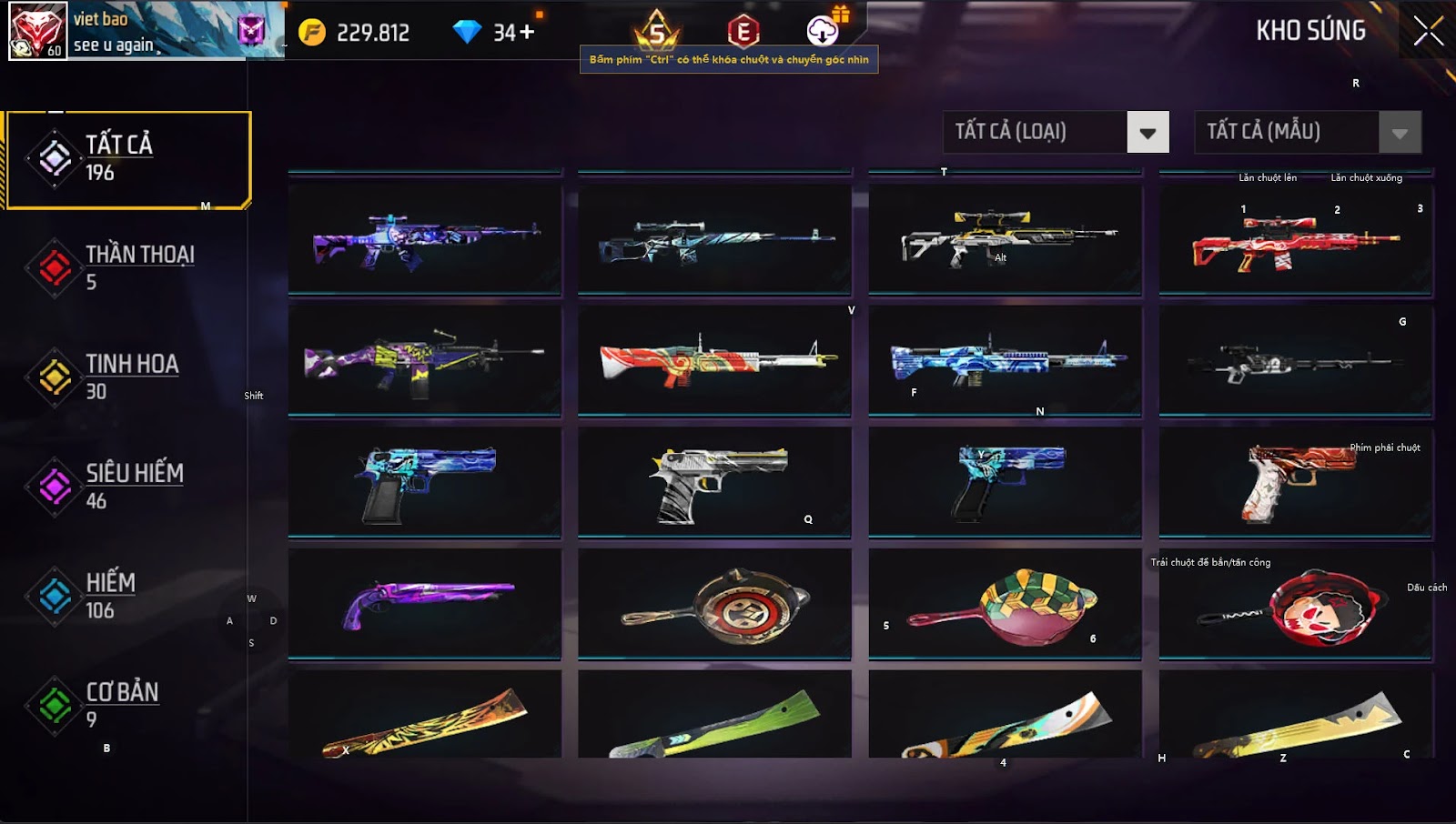1456x824 pixels.
Task: Add more diamonds with the plus button
Action: (527, 33)
